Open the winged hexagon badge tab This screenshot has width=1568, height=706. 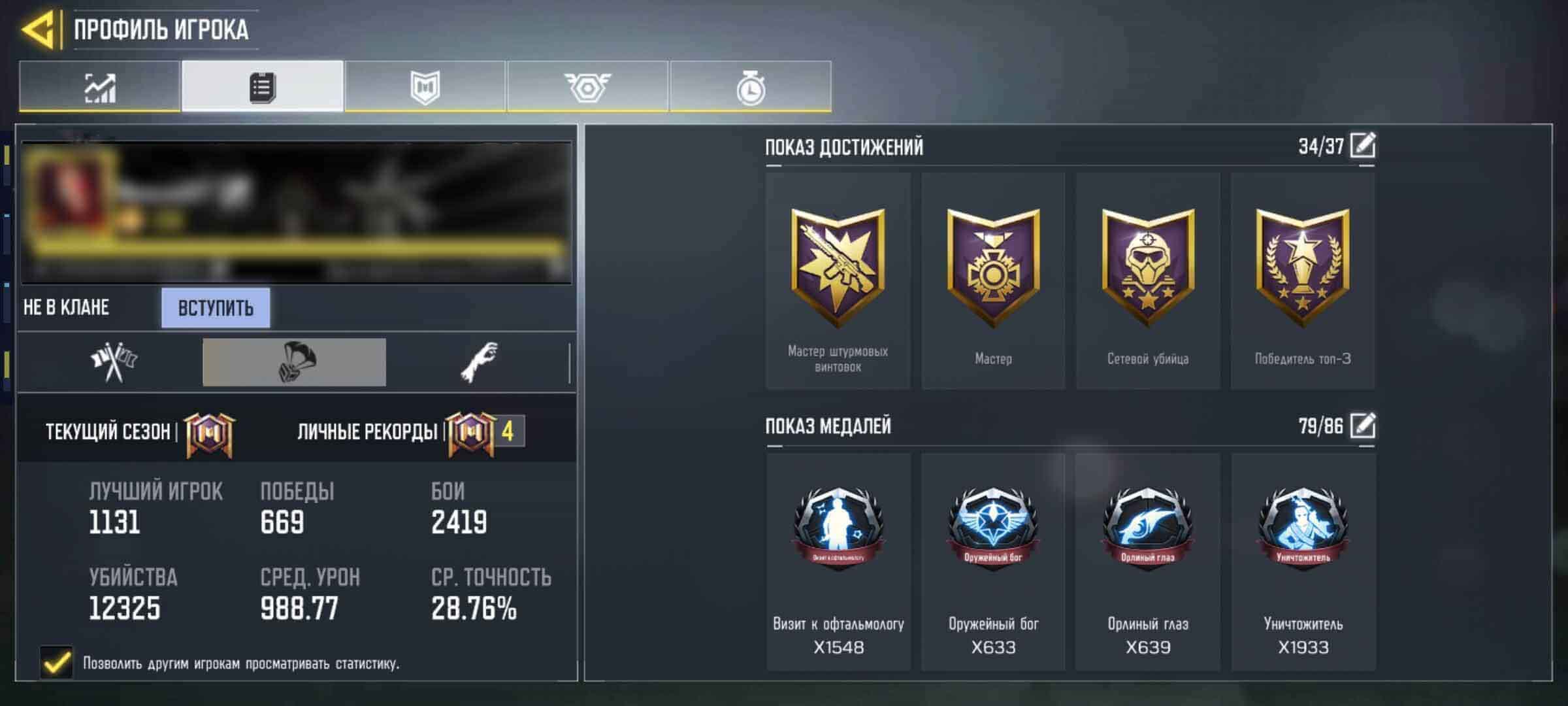click(x=587, y=86)
